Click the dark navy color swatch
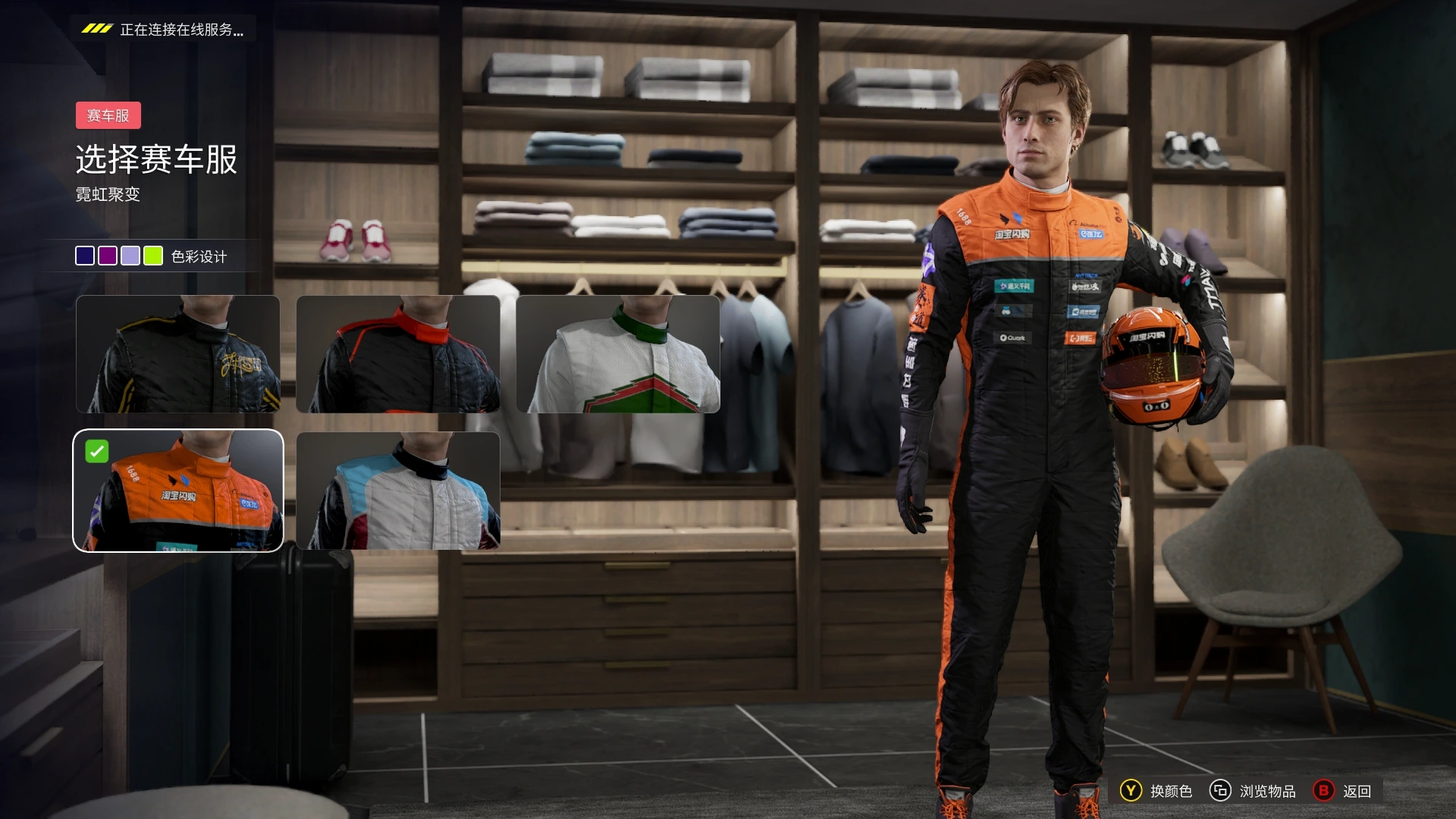 (x=85, y=256)
